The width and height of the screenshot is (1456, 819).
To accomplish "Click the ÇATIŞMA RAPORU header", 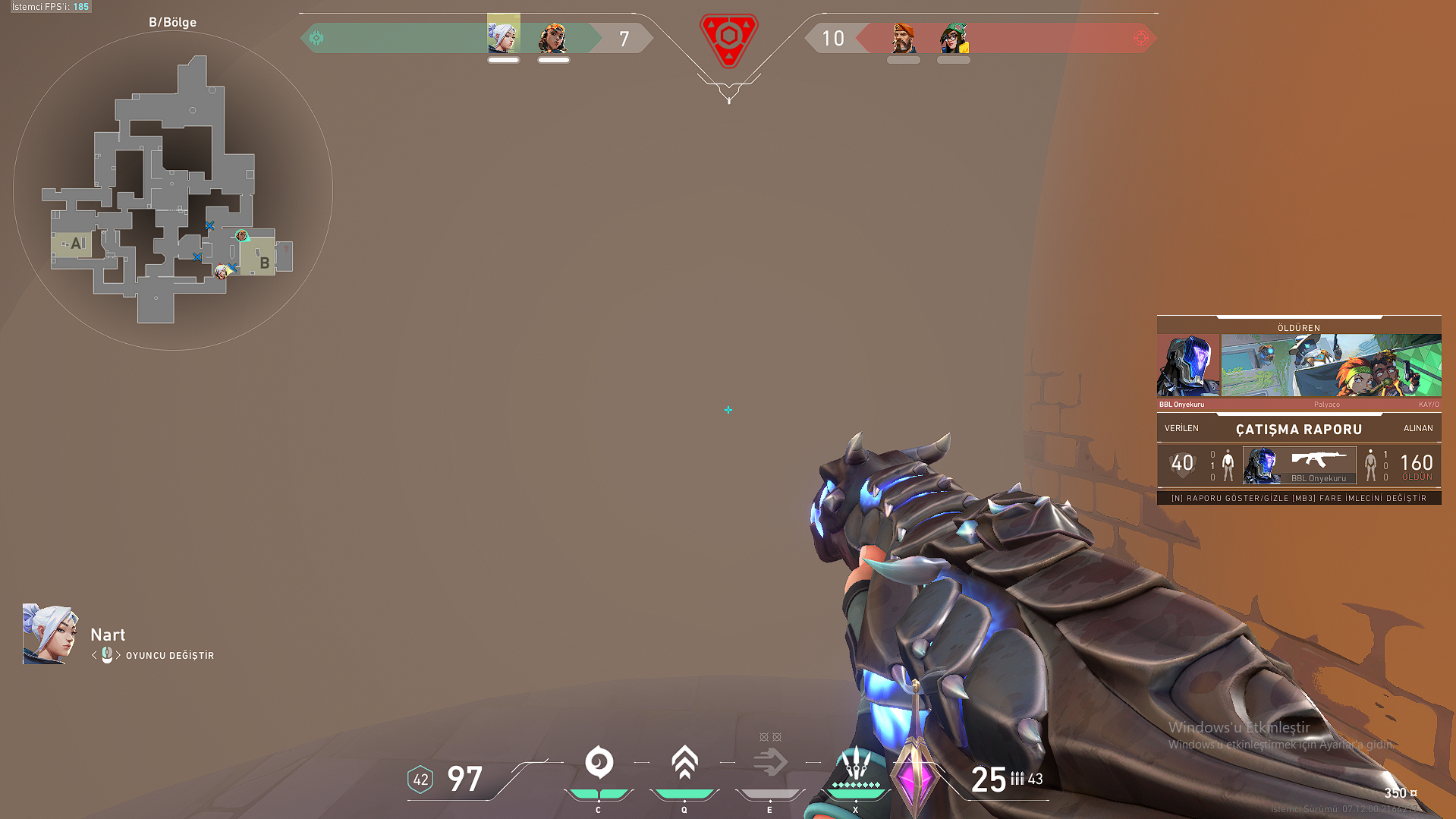I will coord(1298,430).
